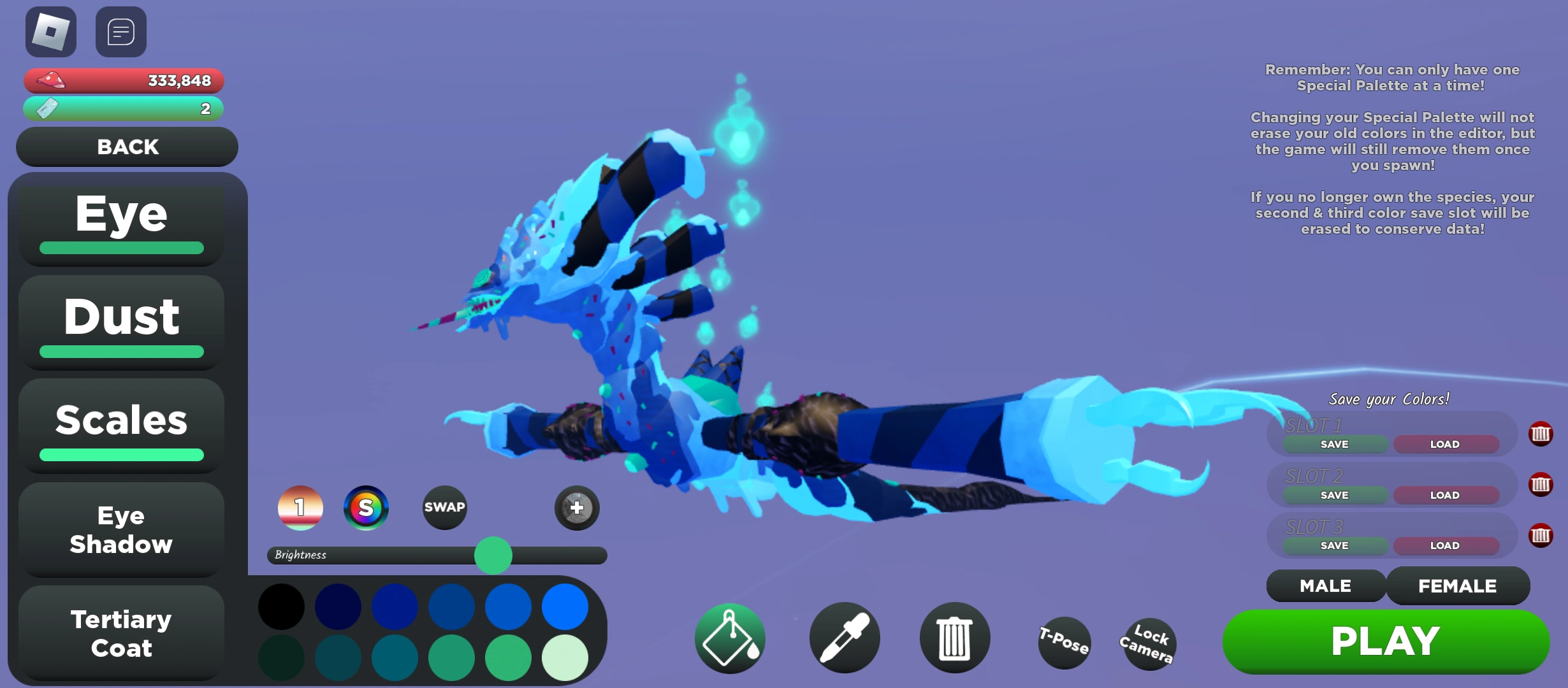Switch to the Tertiary Coat tab
This screenshot has width=1568, height=688.
click(120, 634)
